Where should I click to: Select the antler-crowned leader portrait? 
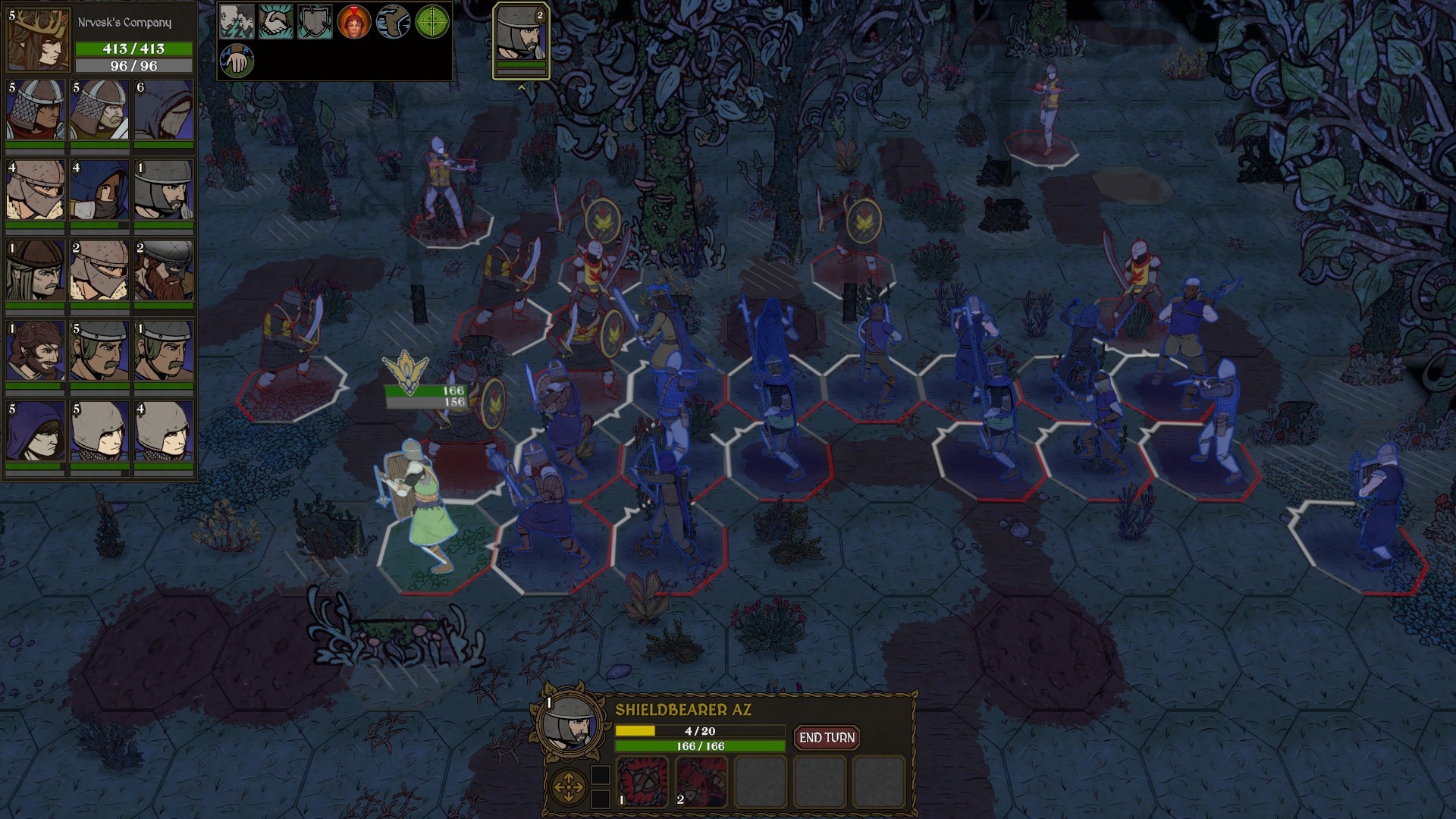38,39
